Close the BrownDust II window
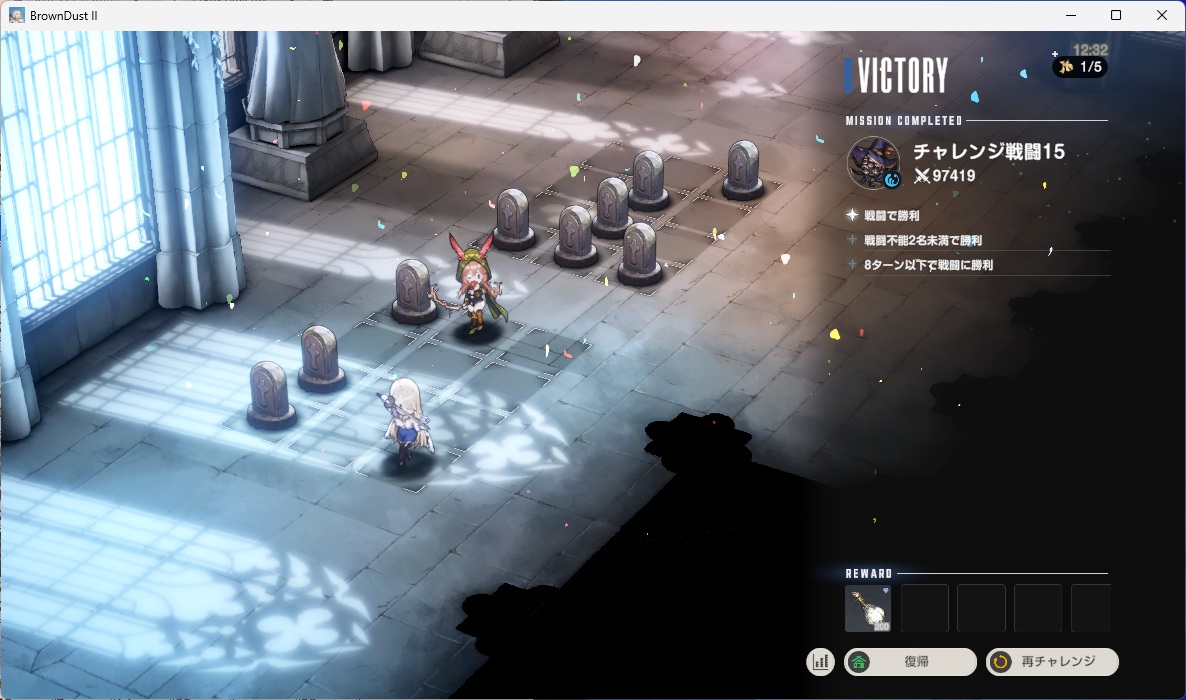The width and height of the screenshot is (1186, 700). (1161, 15)
